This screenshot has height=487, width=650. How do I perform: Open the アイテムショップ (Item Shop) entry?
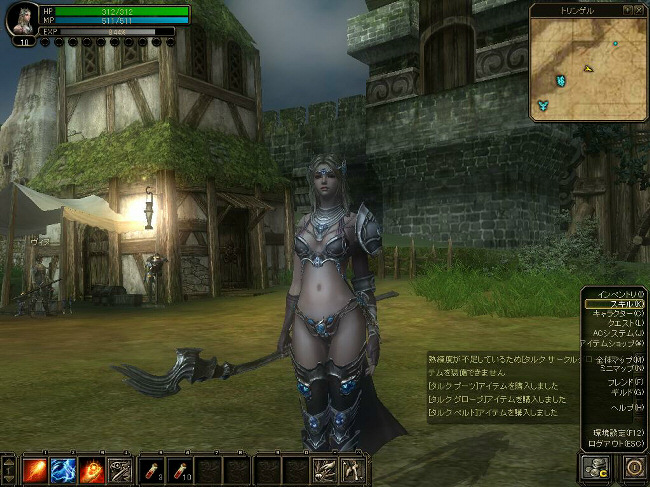pyautogui.click(x=610, y=343)
